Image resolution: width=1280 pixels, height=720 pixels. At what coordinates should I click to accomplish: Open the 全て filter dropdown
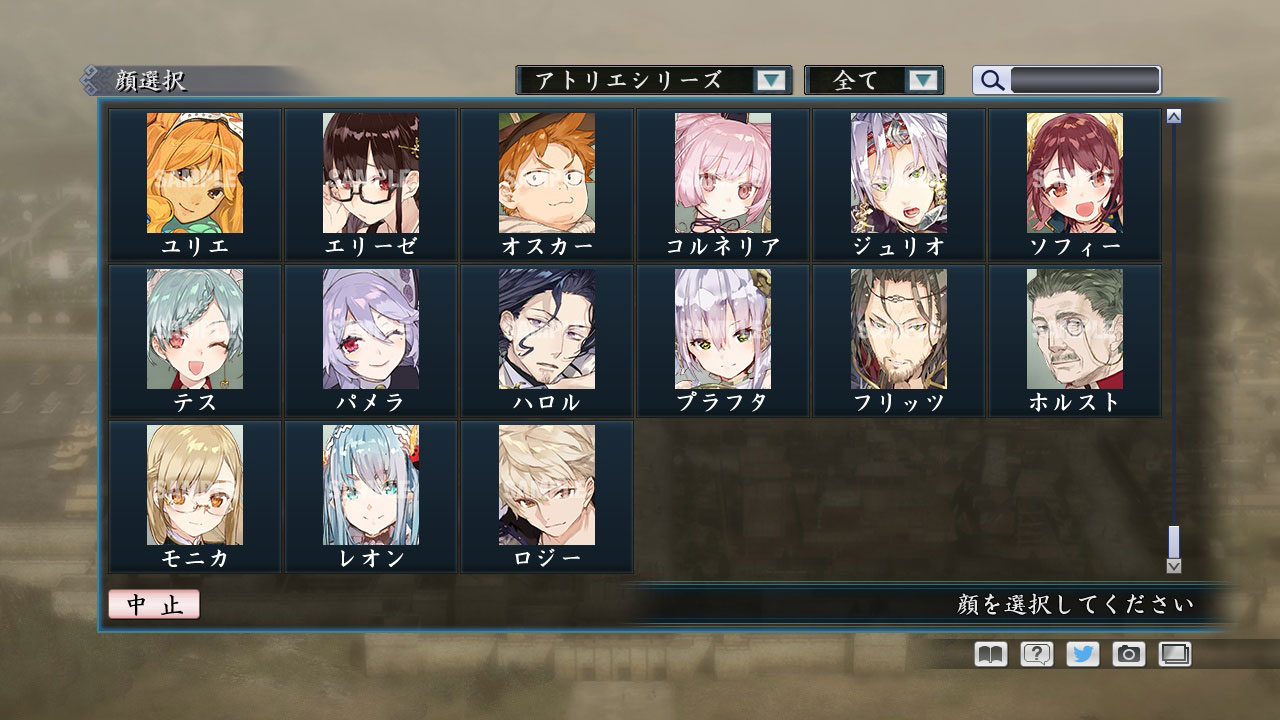coord(870,80)
